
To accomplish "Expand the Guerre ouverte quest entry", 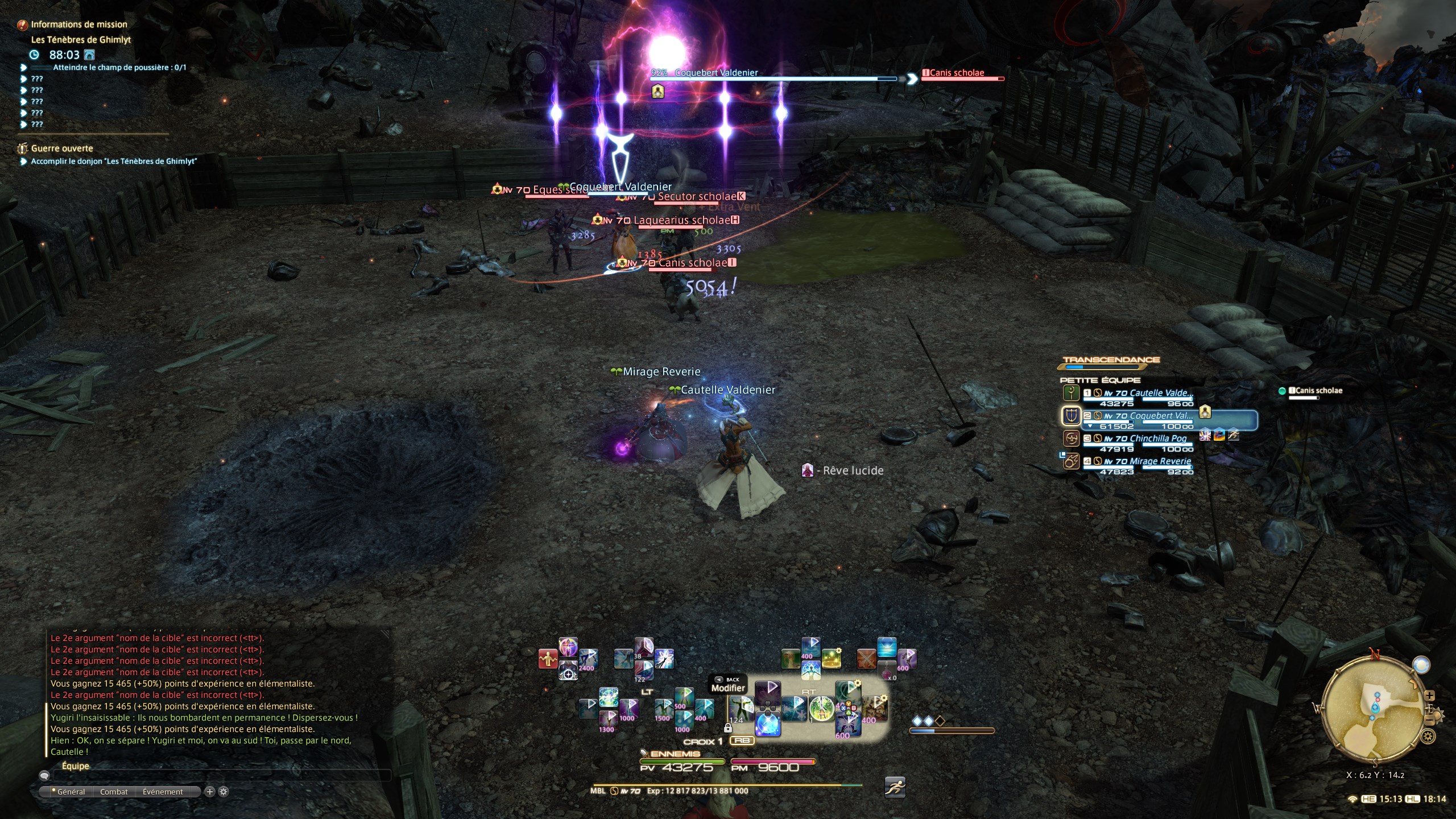I will pyautogui.click(x=61, y=148).
